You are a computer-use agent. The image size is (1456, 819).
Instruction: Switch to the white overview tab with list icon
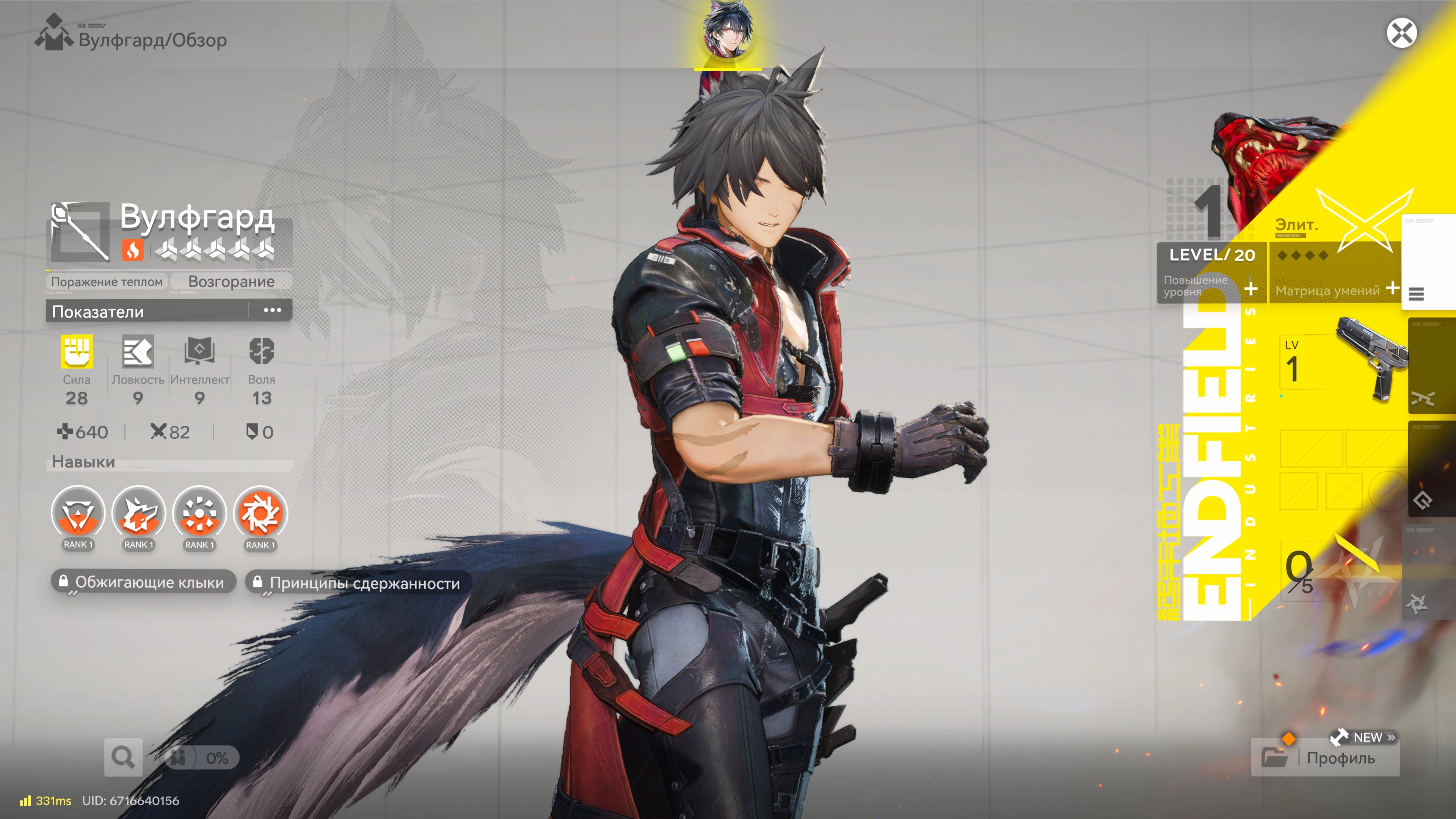point(1428,262)
